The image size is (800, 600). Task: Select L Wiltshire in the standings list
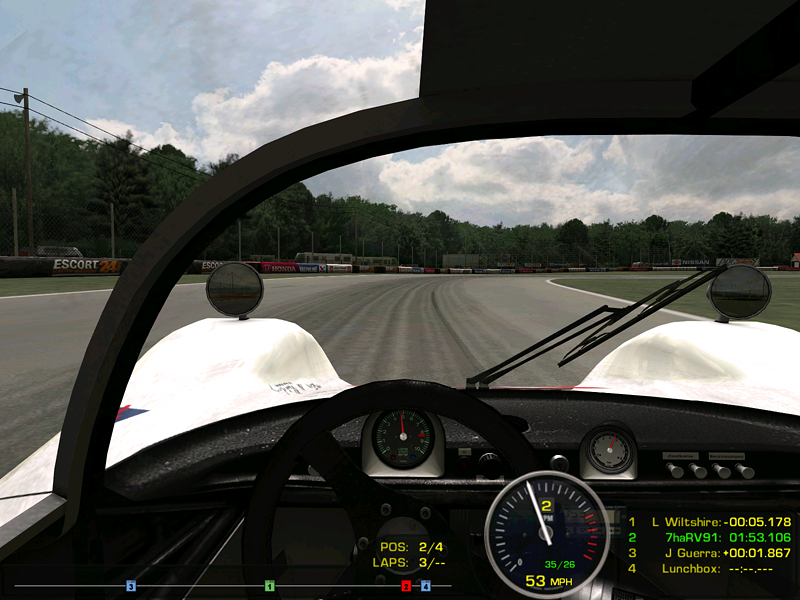point(709,522)
